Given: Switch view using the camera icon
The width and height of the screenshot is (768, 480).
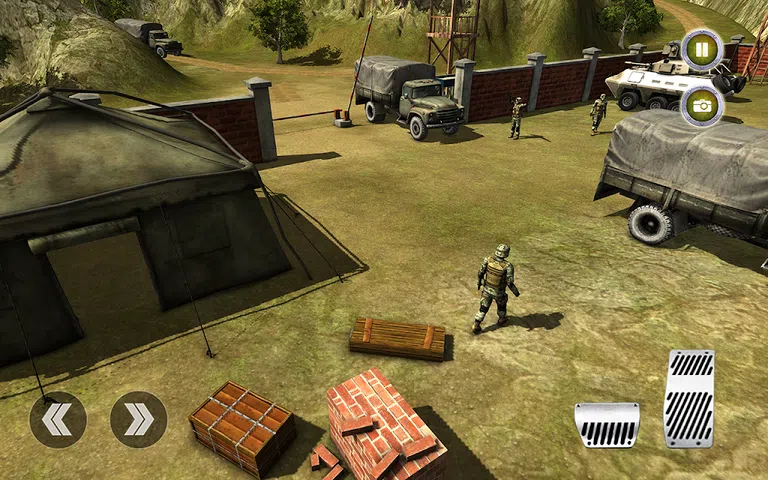Looking at the screenshot, I should pyautogui.click(x=701, y=105).
